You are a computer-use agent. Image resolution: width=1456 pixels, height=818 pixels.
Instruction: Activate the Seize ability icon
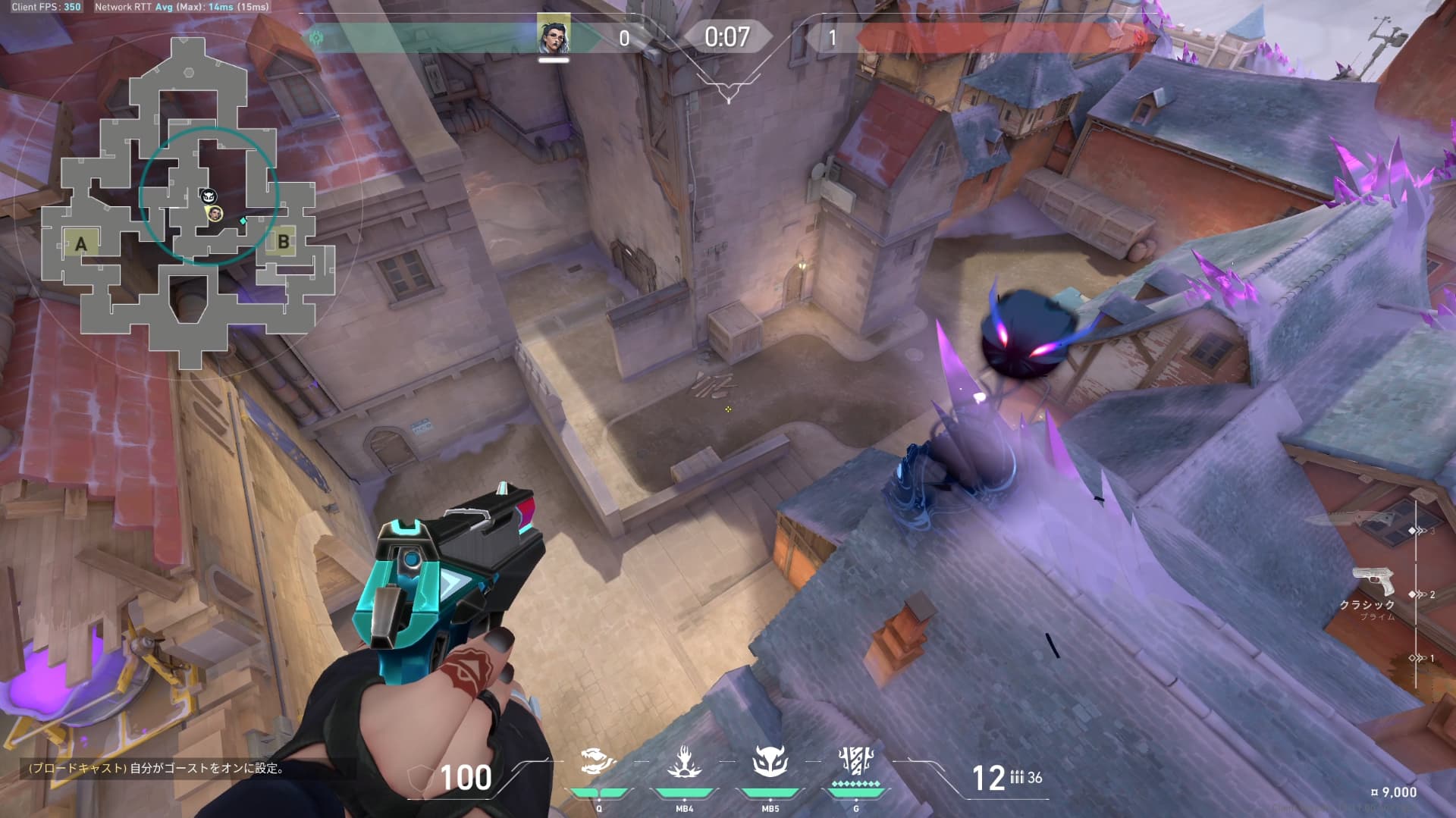click(x=684, y=762)
